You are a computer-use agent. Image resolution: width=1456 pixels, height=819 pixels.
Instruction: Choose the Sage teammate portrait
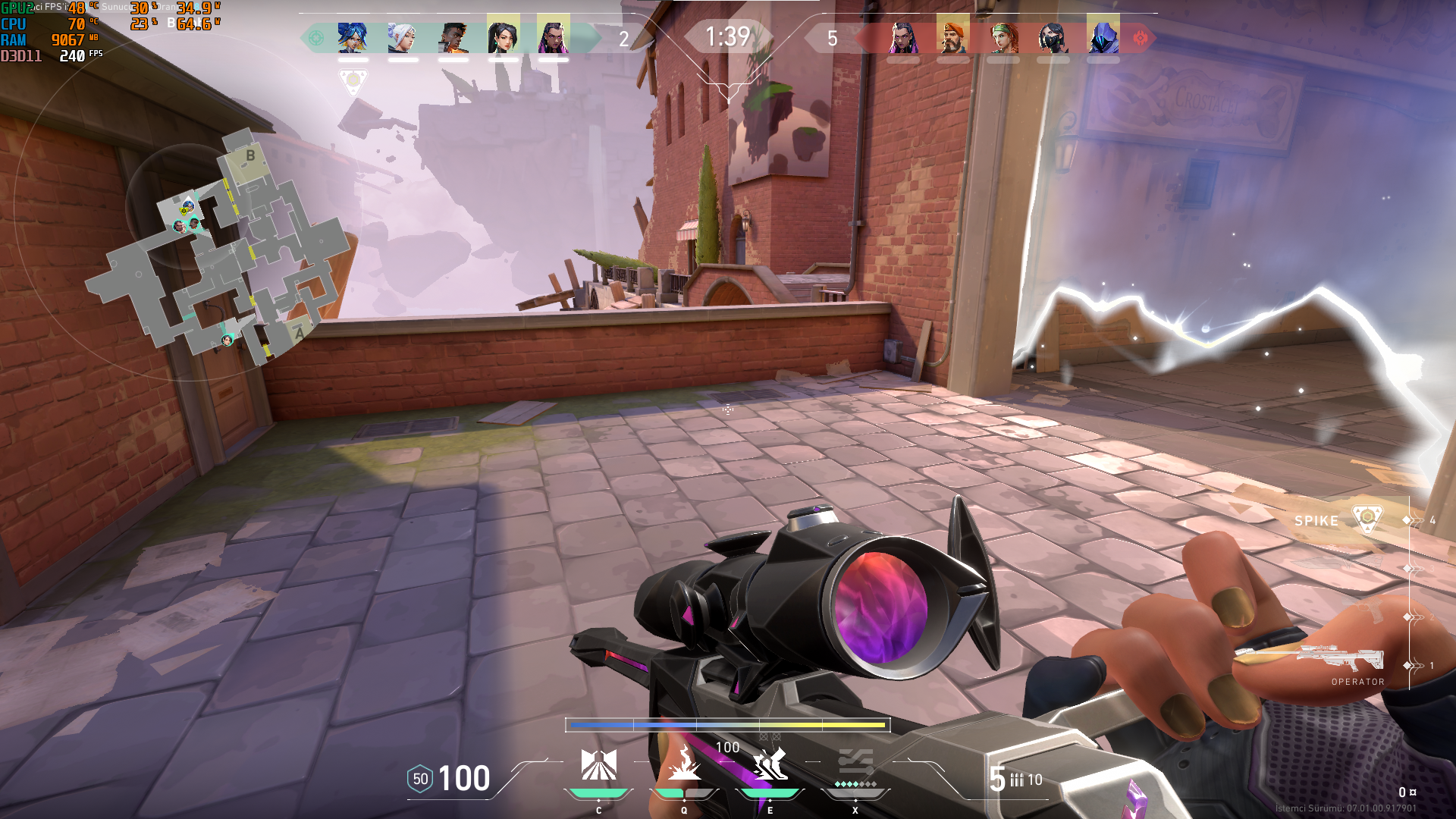pos(503,37)
